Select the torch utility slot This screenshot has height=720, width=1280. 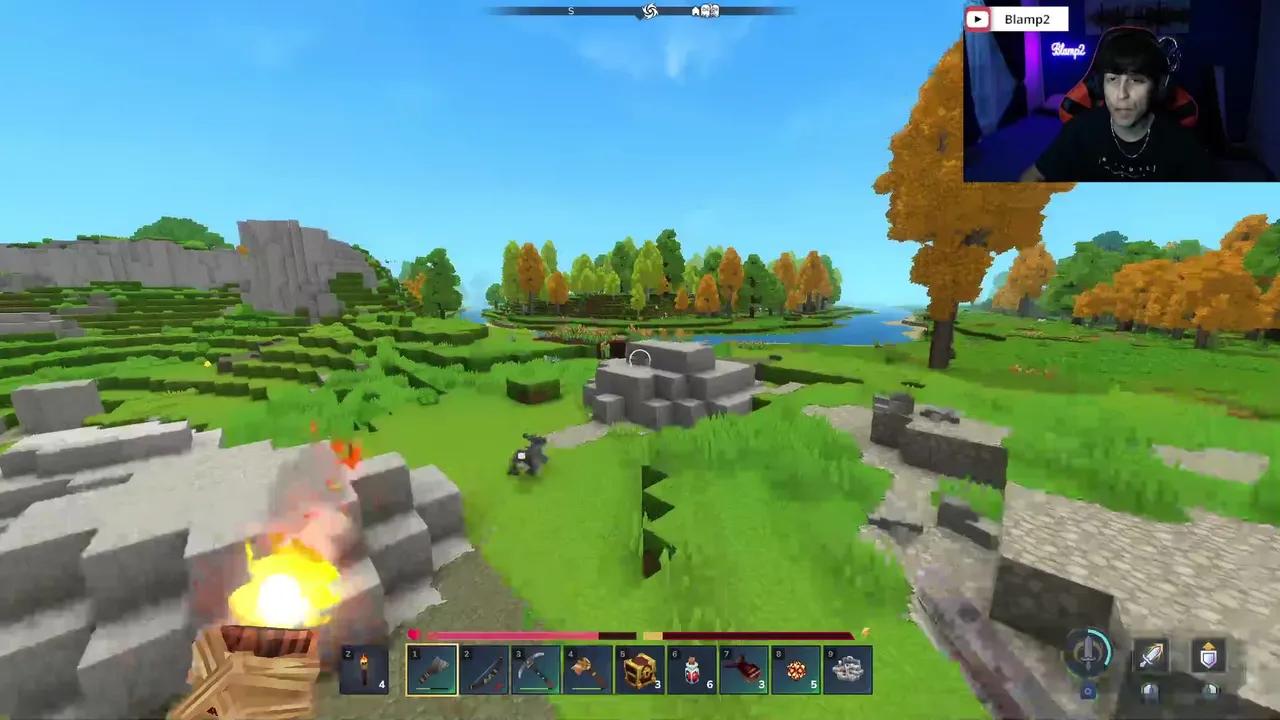(363, 670)
